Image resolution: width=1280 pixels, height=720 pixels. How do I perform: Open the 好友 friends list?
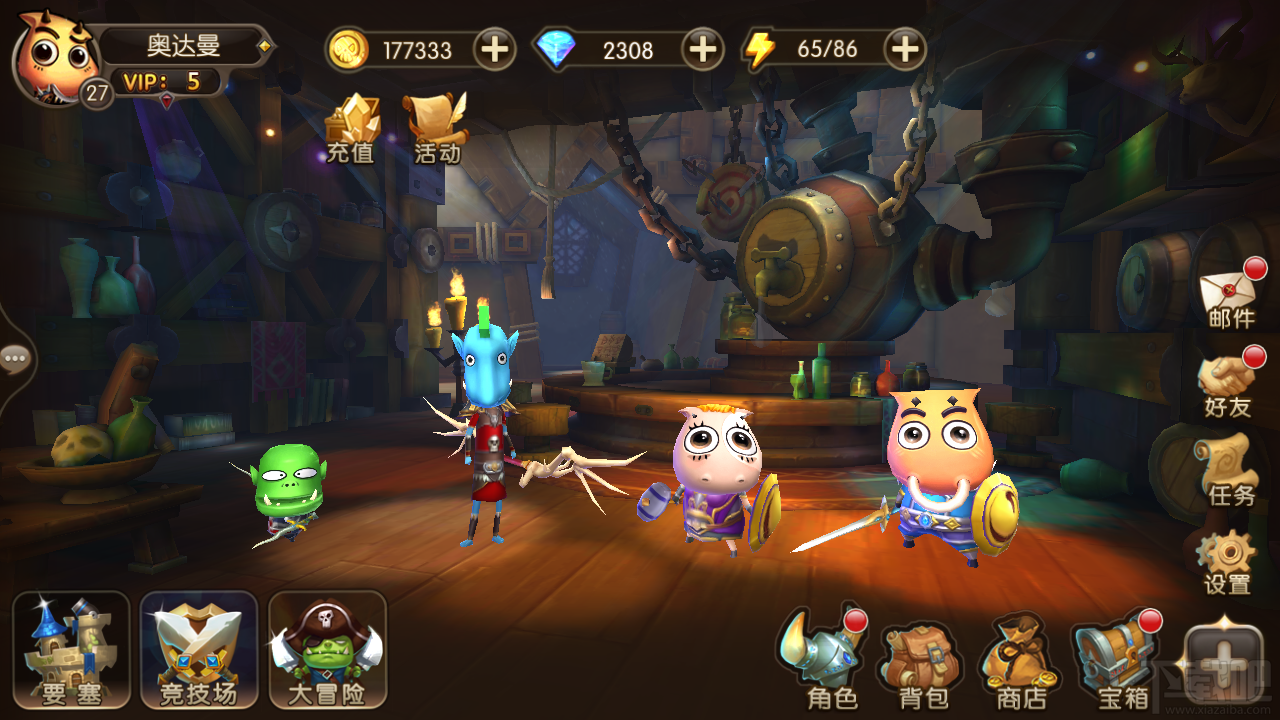(1228, 384)
